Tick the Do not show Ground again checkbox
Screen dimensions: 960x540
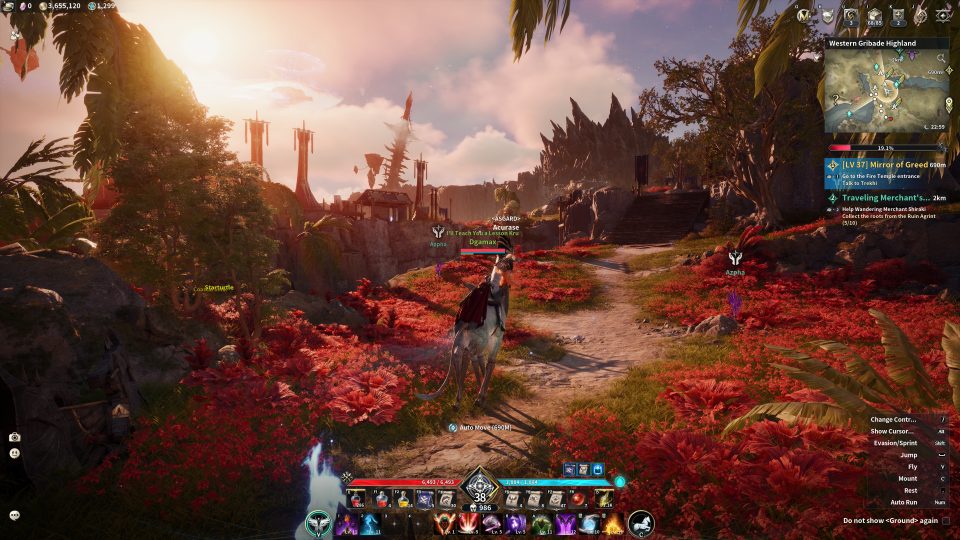click(945, 520)
